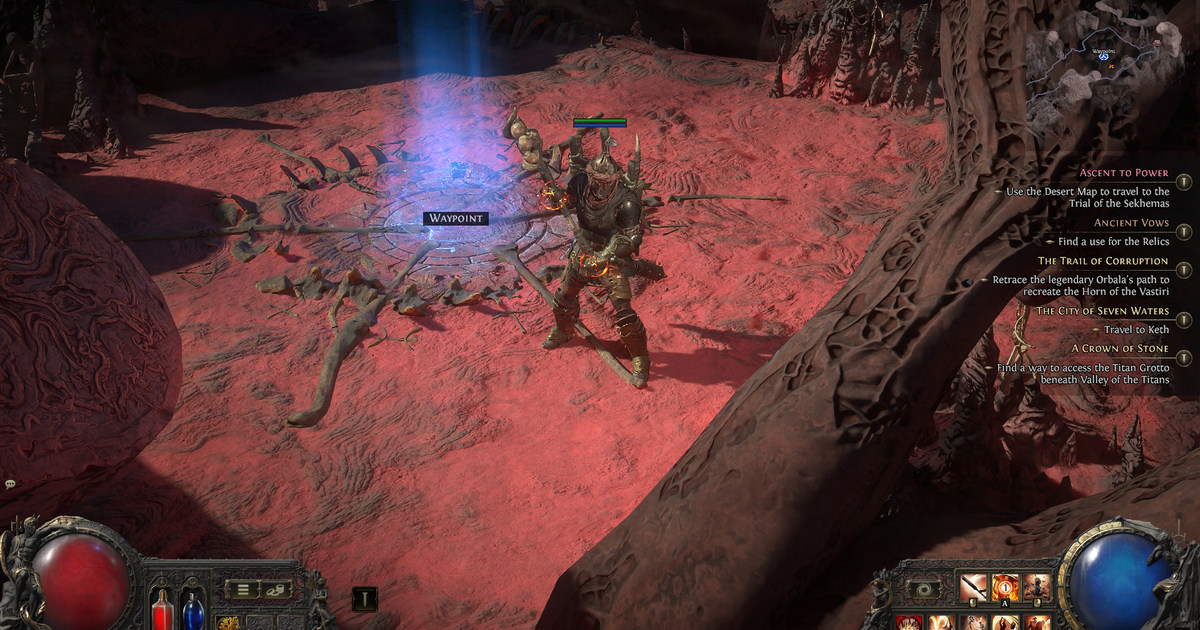Activate the fiery skill showing number 1
Image resolution: width=1200 pixels, height=630 pixels.
coord(1005,587)
